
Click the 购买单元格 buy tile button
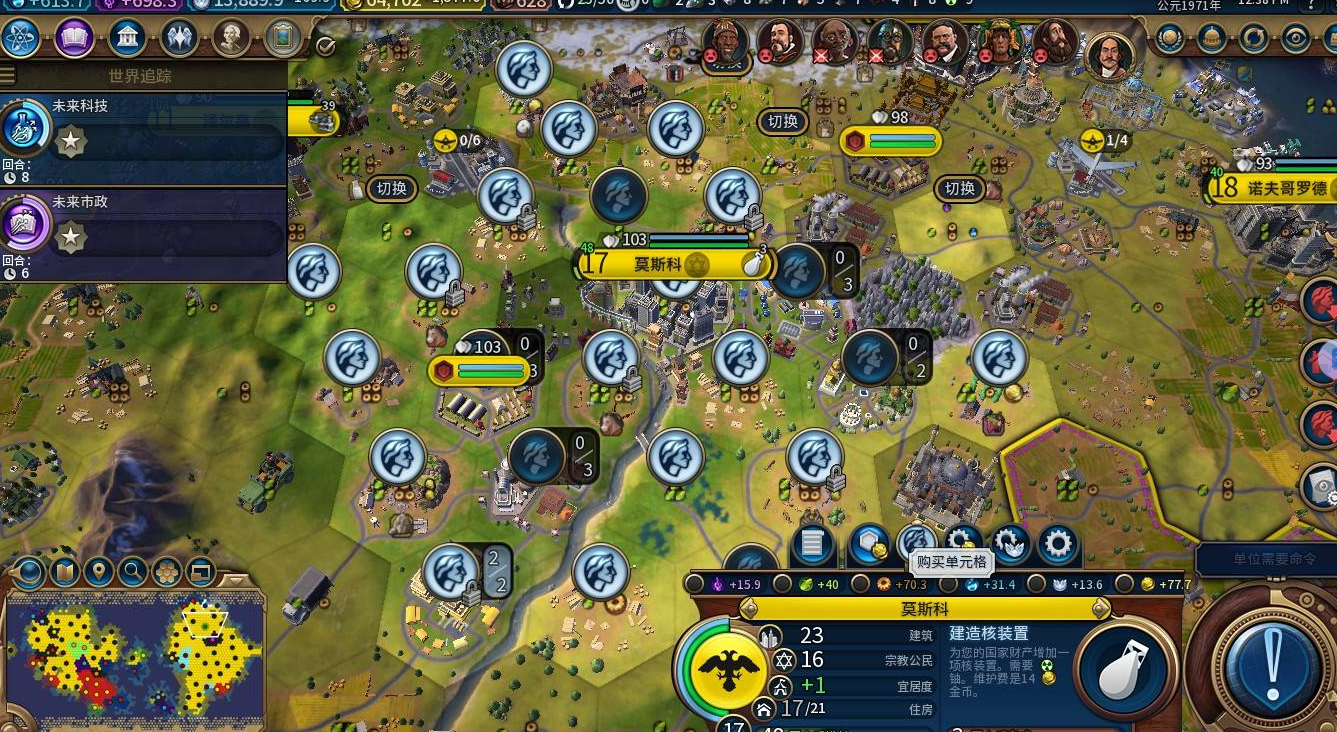[915, 543]
